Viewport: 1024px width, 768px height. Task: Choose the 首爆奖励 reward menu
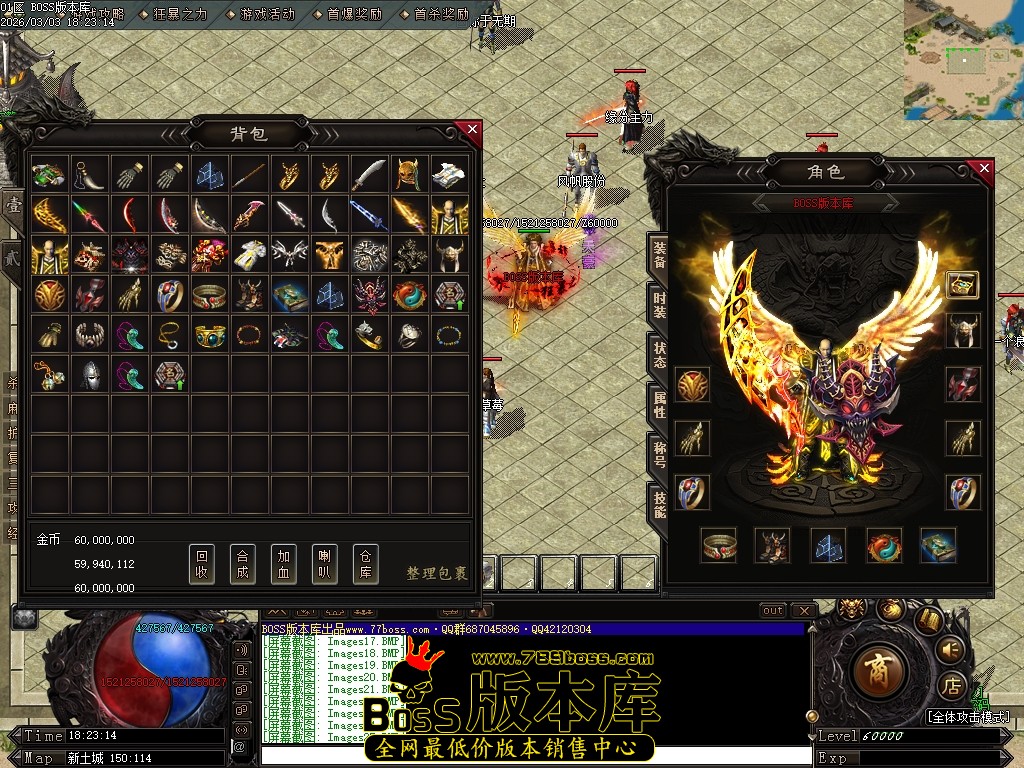pos(354,15)
